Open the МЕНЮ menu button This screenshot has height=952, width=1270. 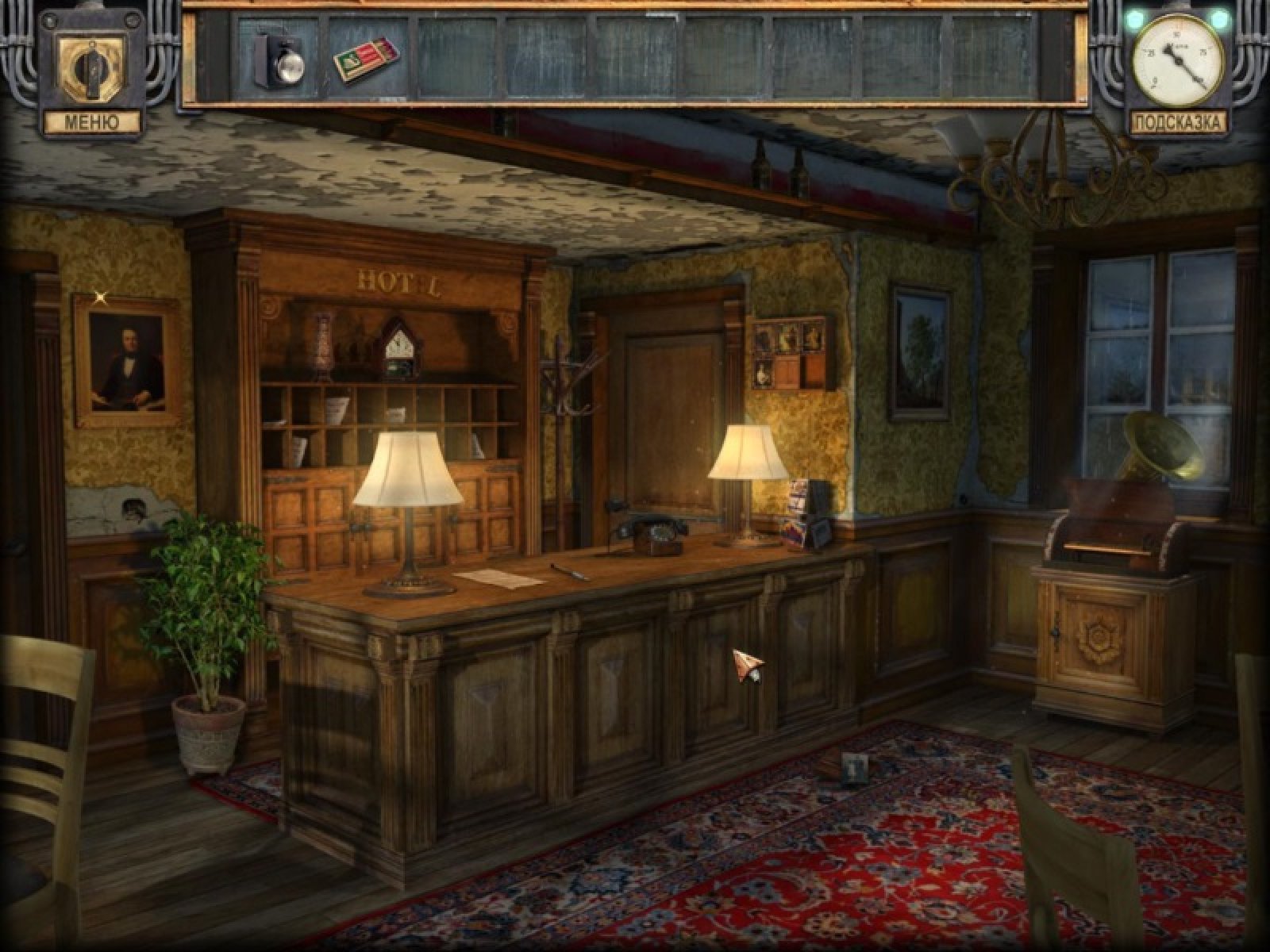[91, 122]
